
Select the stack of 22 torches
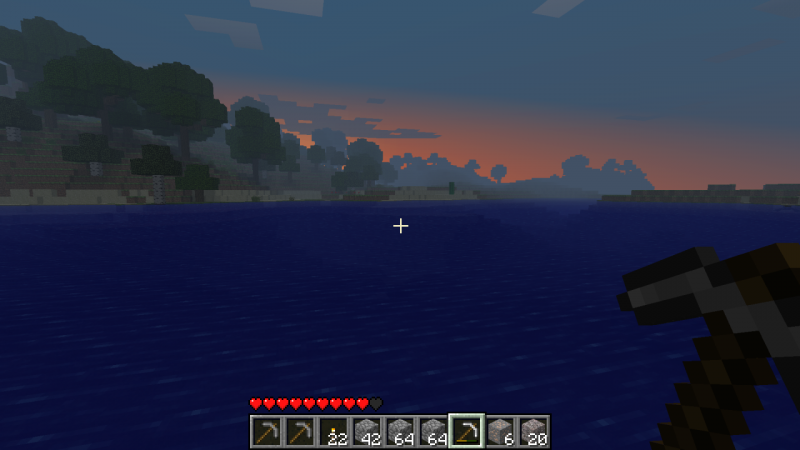coord(332,431)
